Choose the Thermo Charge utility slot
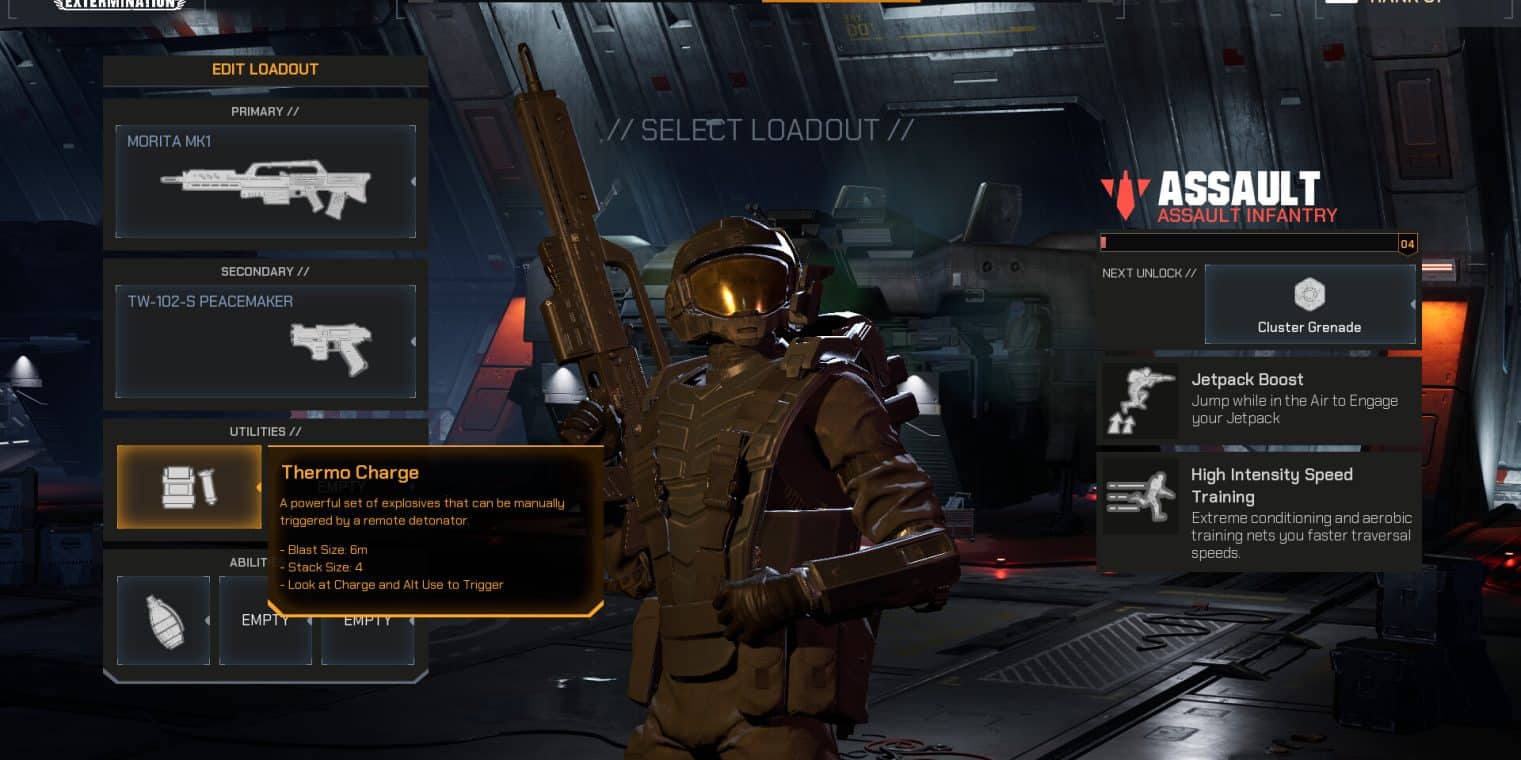Viewport: 1521px width, 760px height. coord(189,487)
